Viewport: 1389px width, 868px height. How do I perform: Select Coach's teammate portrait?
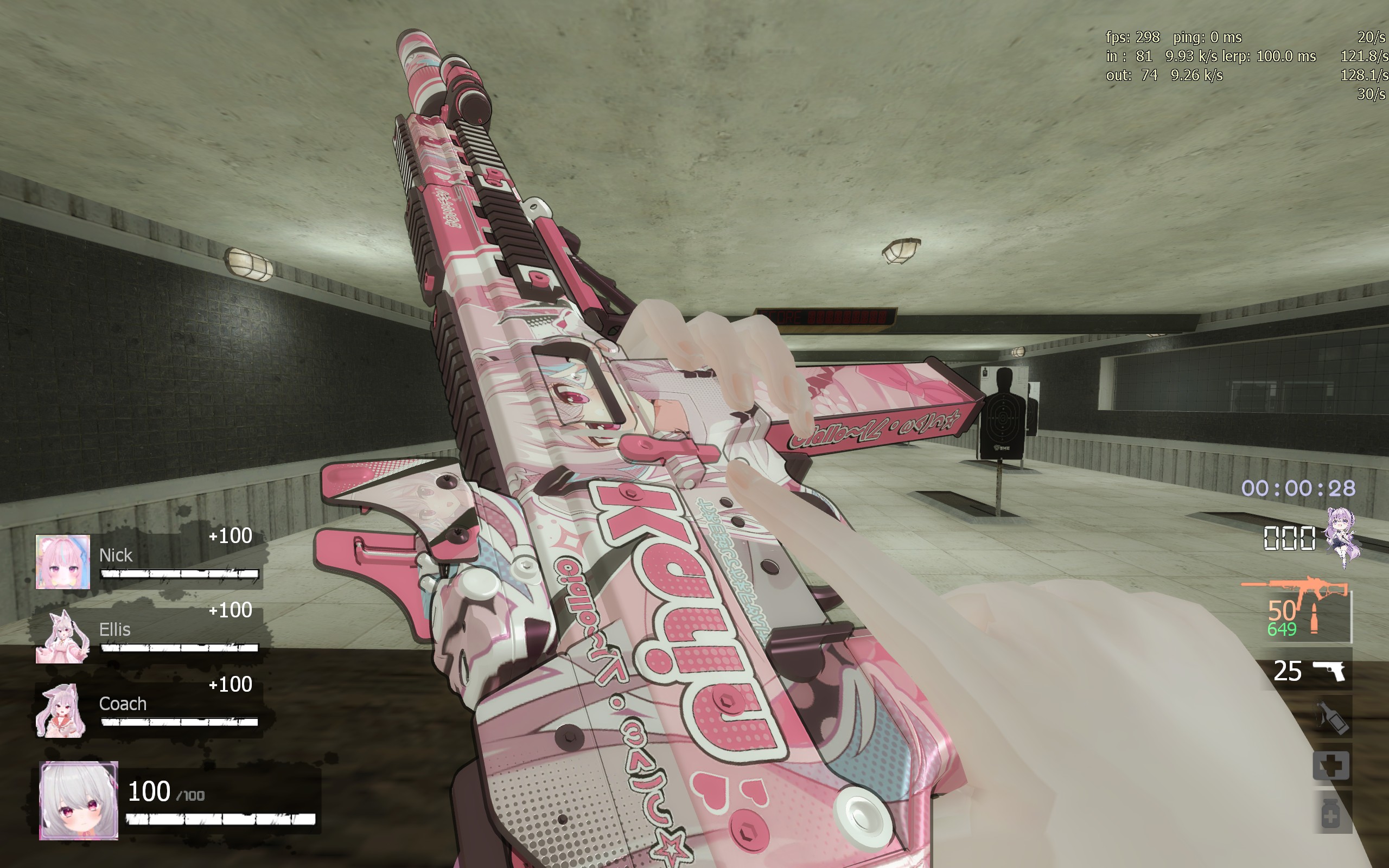click(61, 710)
